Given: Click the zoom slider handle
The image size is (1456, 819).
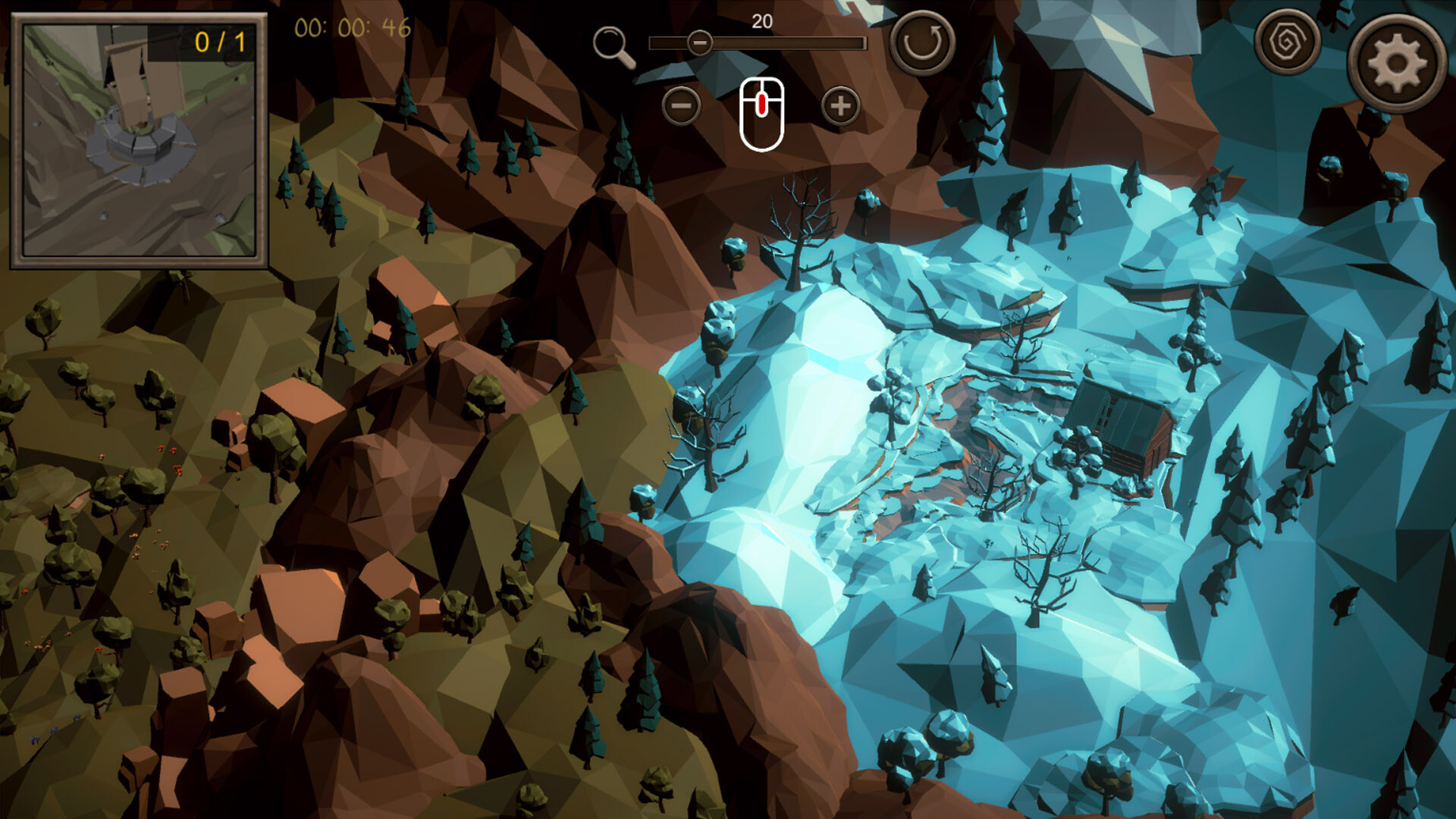Looking at the screenshot, I should click(x=700, y=42).
